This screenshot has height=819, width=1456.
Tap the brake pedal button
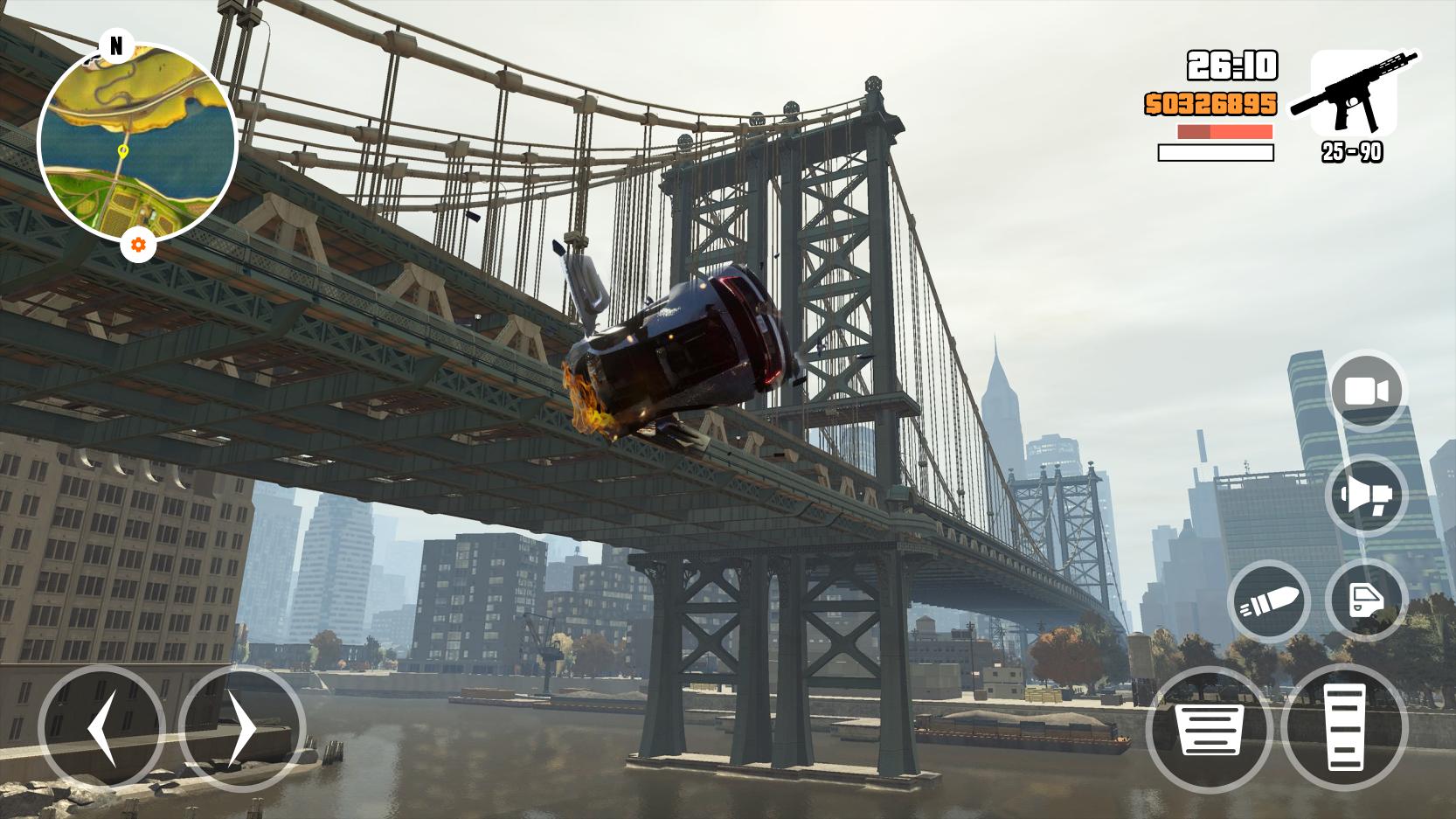[1210, 728]
